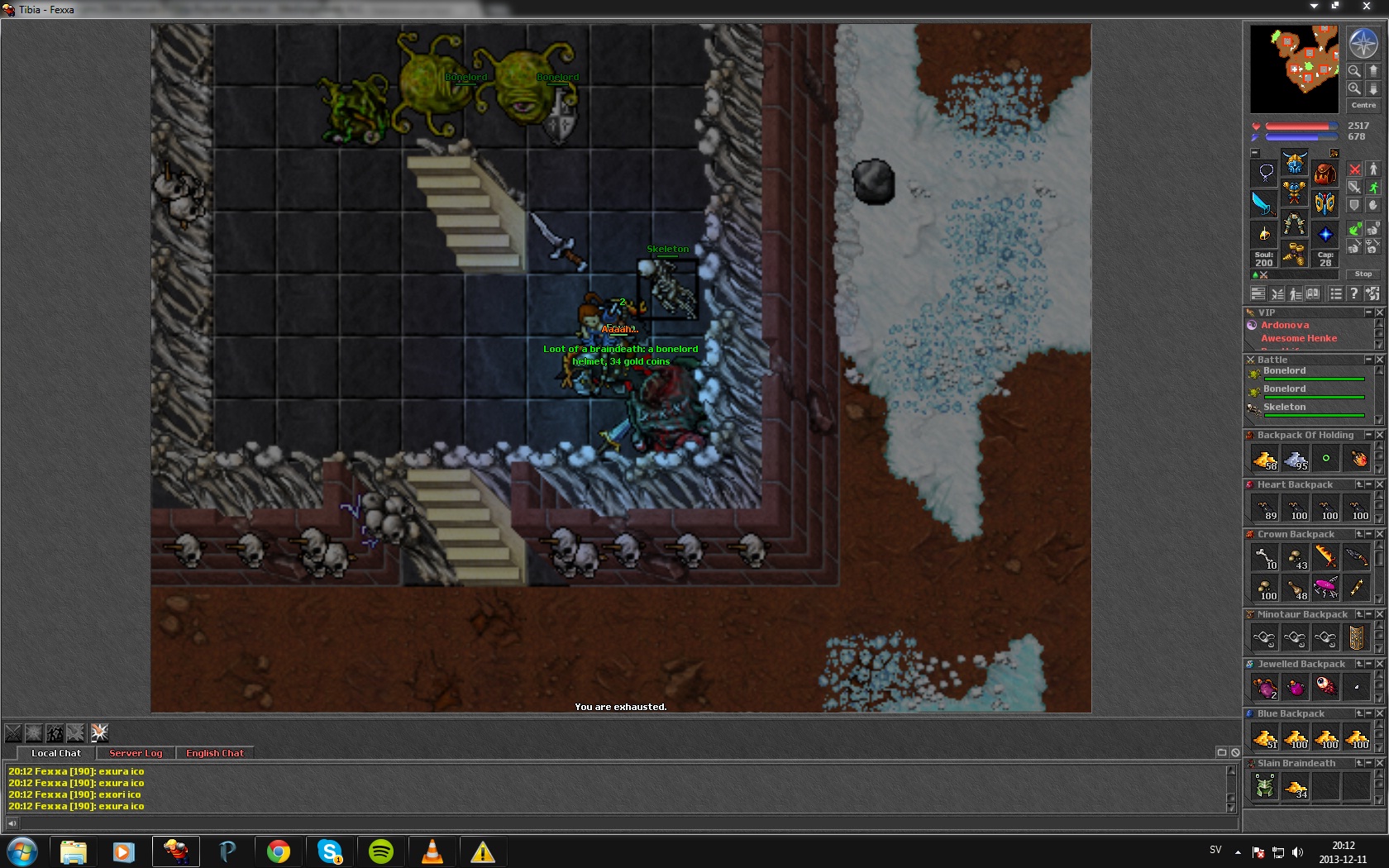Select the bonelord eye in Jewelled Backpack
Image resolution: width=1389 pixels, height=868 pixels.
(x=1325, y=686)
